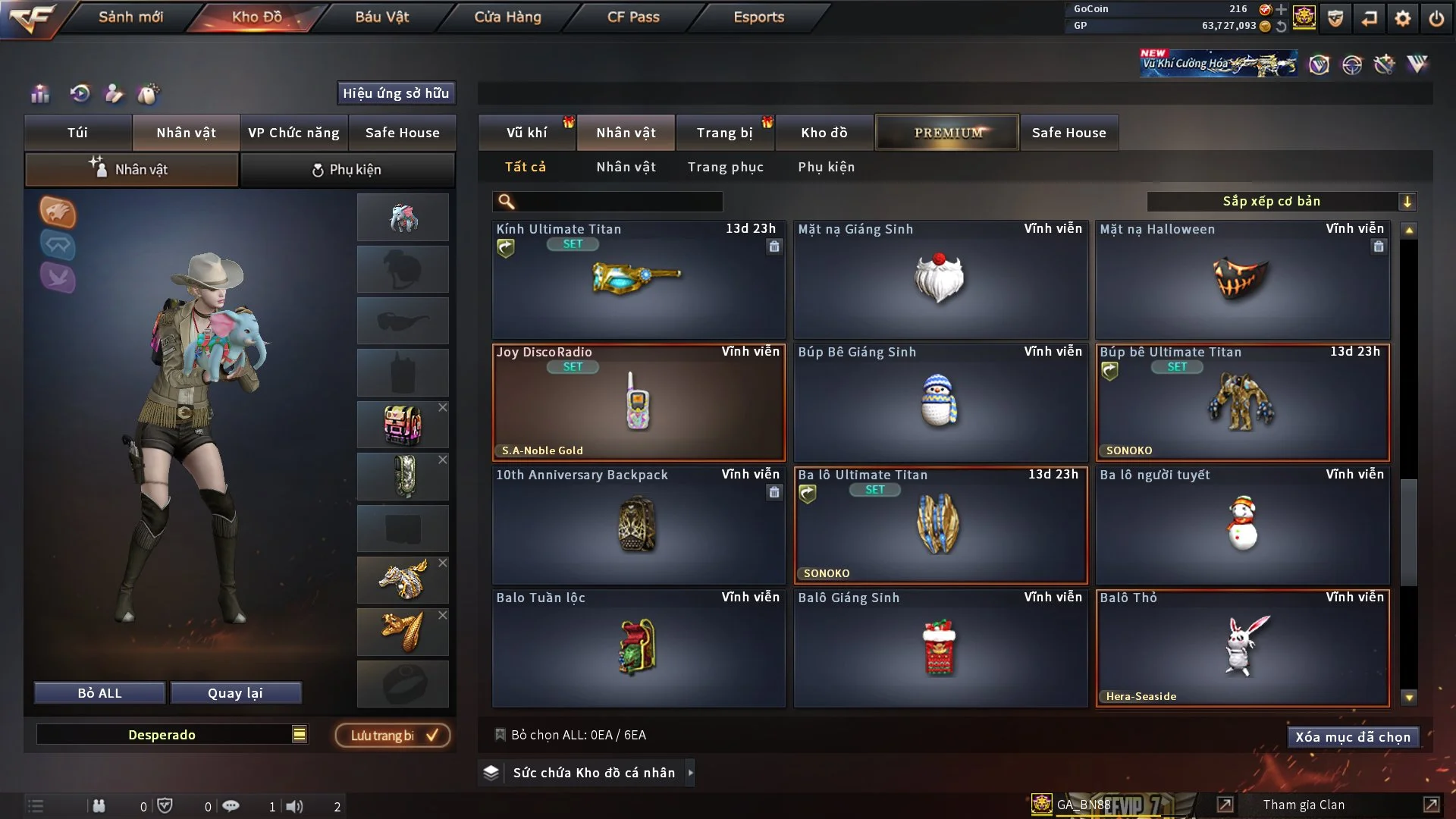Open the Hiệu ứng sở hữu panel
This screenshot has height=819, width=1456.
[x=396, y=93]
